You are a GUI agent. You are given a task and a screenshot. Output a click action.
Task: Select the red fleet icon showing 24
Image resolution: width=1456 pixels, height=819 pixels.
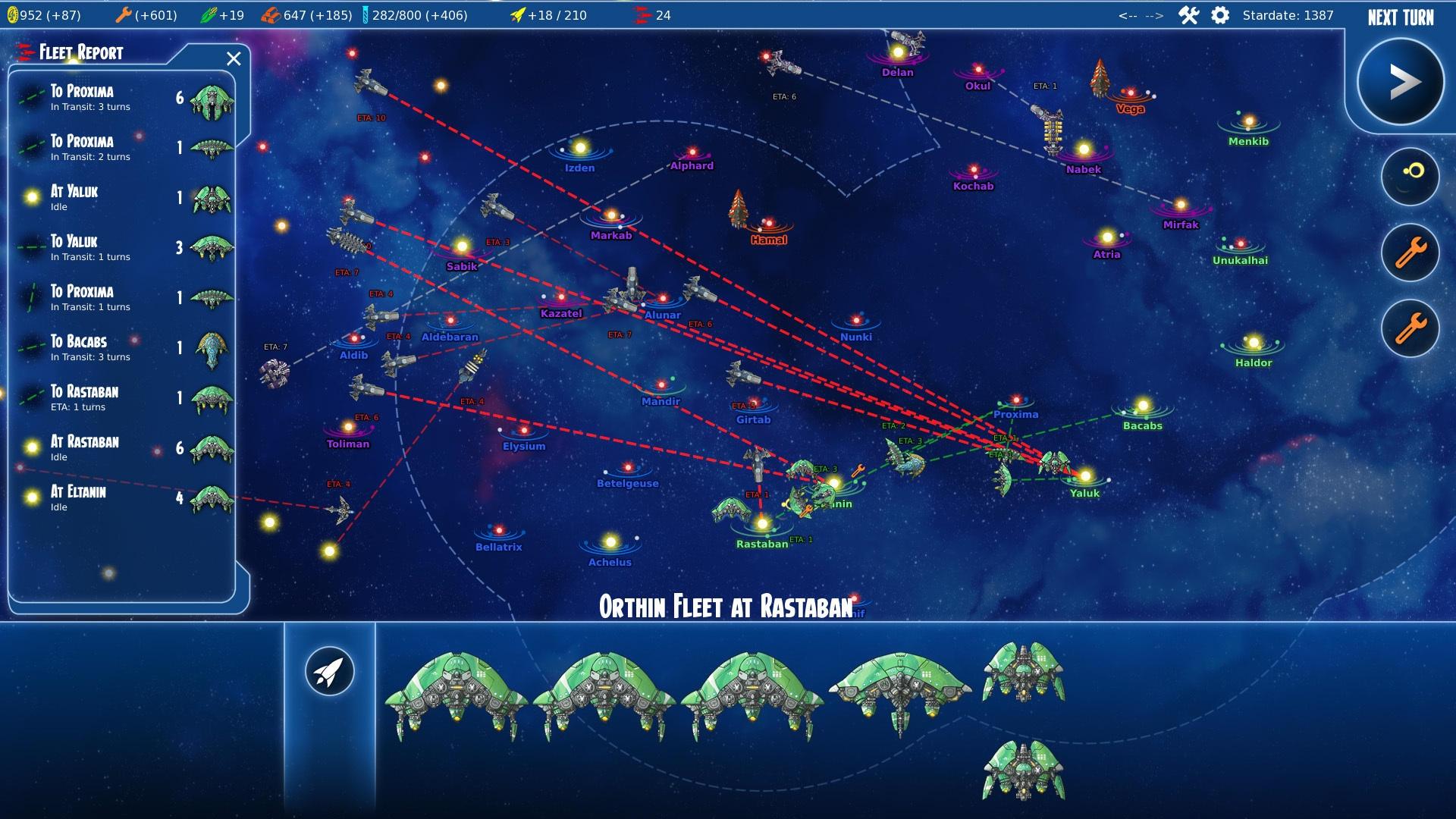coord(641,13)
